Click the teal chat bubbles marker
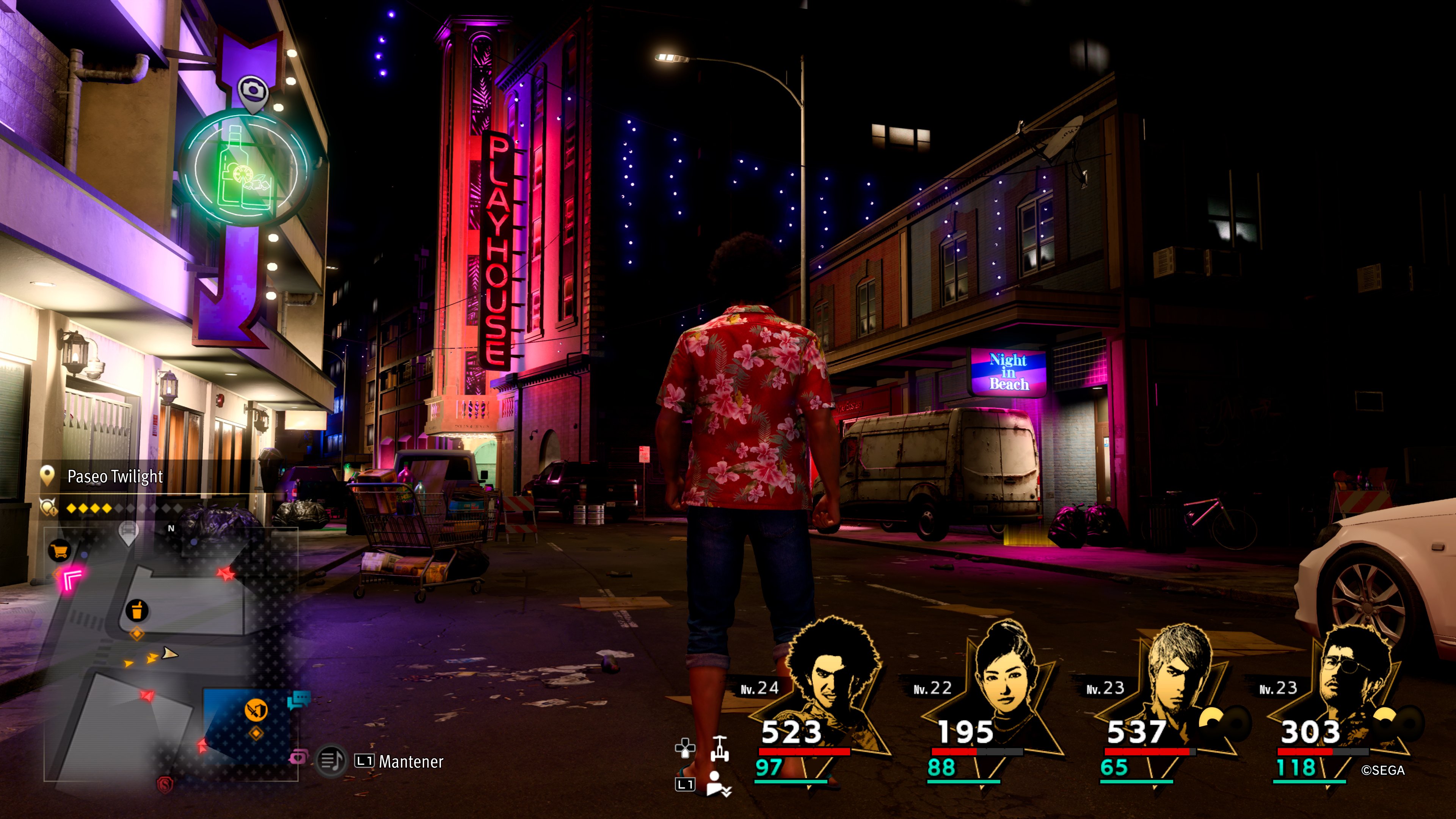This screenshot has height=819, width=1456. pyautogui.click(x=298, y=700)
